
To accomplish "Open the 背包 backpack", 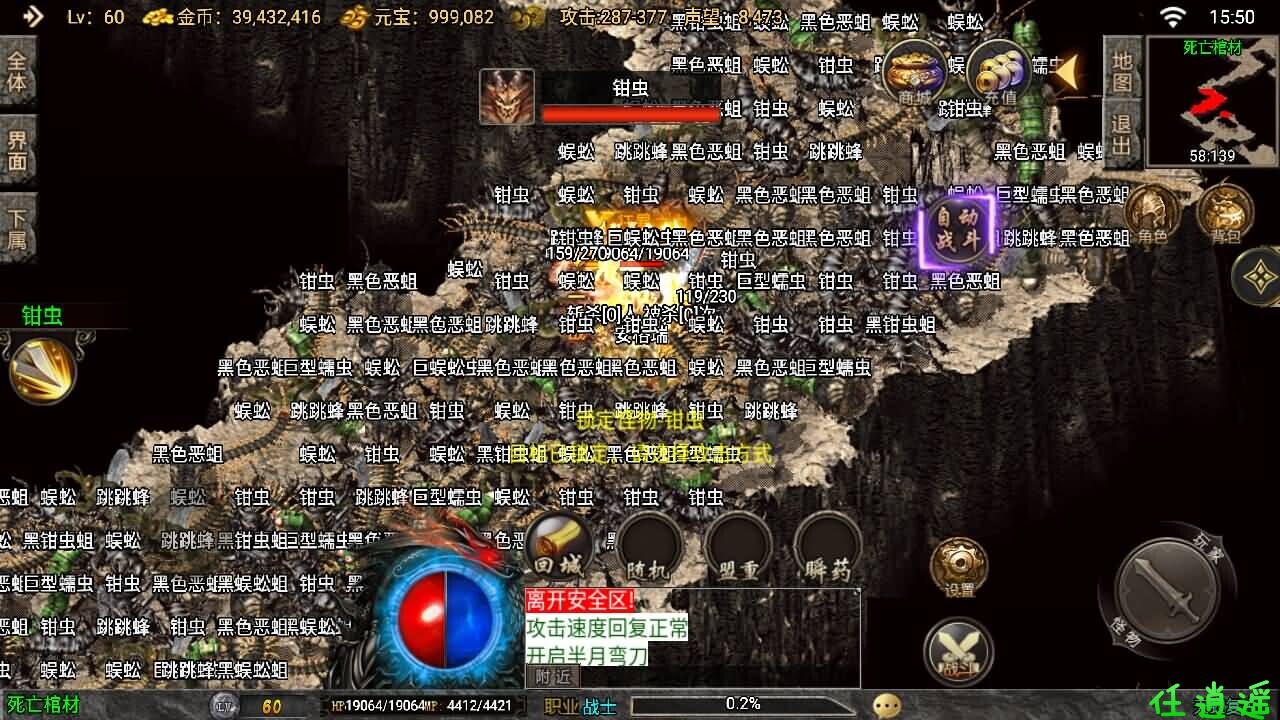I will tap(1225, 215).
